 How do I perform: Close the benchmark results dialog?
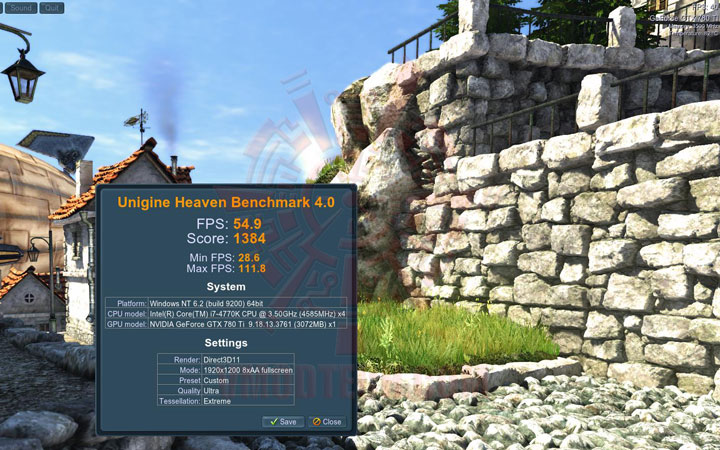click(x=326, y=422)
